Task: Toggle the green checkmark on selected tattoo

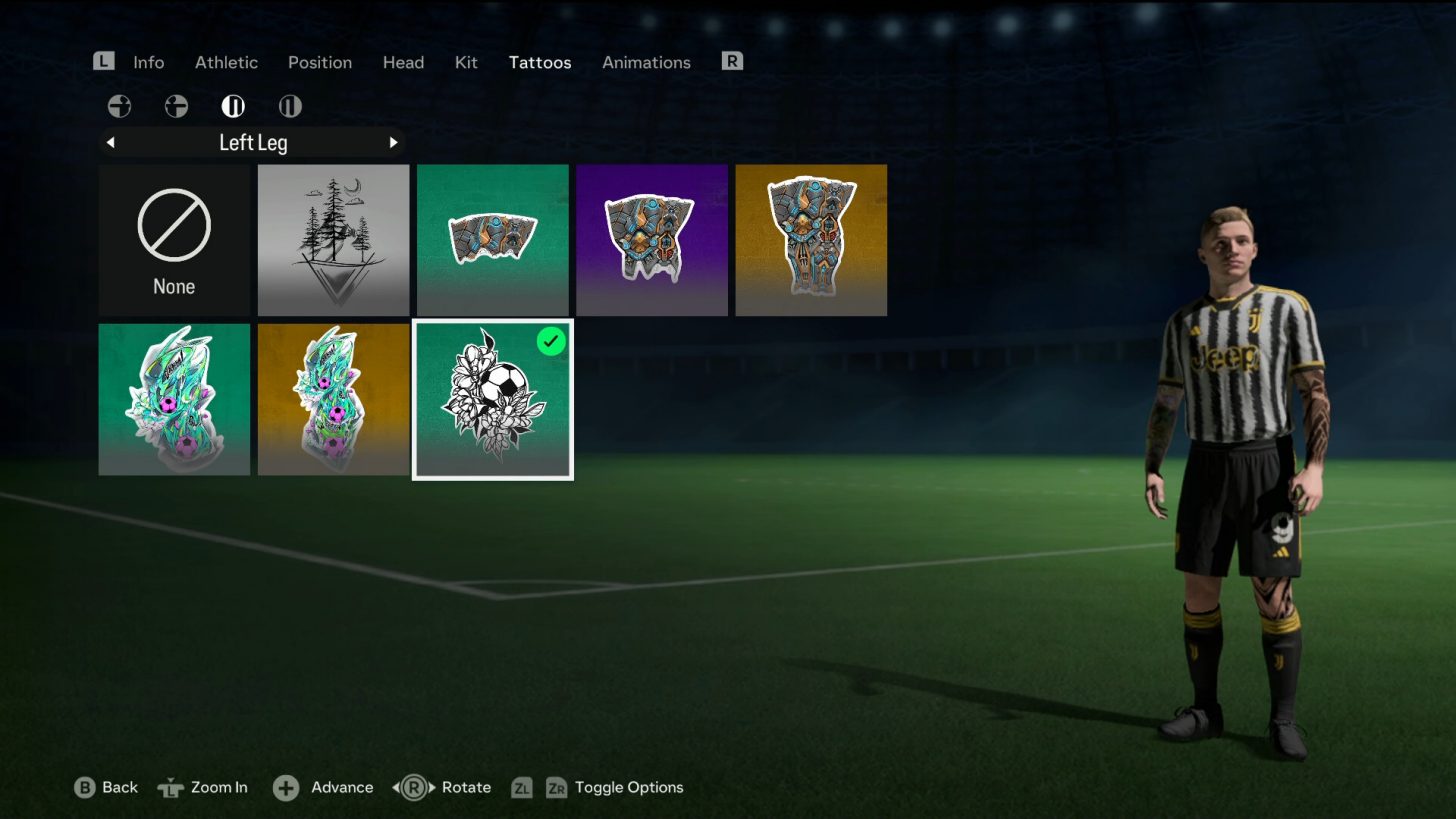Action: pyautogui.click(x=551, y=341)
